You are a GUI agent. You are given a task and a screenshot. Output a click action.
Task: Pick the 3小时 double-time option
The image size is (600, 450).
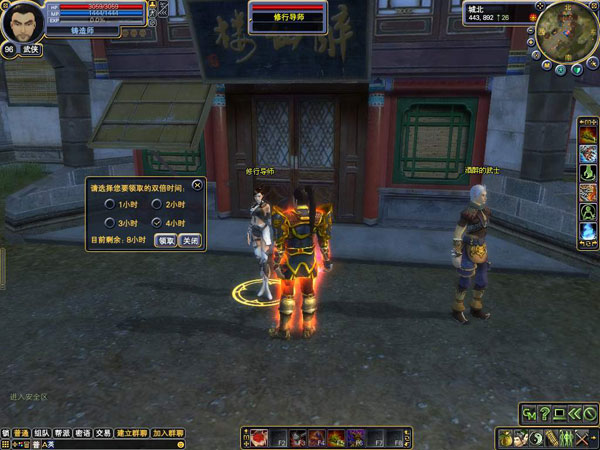(x=109, y=222)
